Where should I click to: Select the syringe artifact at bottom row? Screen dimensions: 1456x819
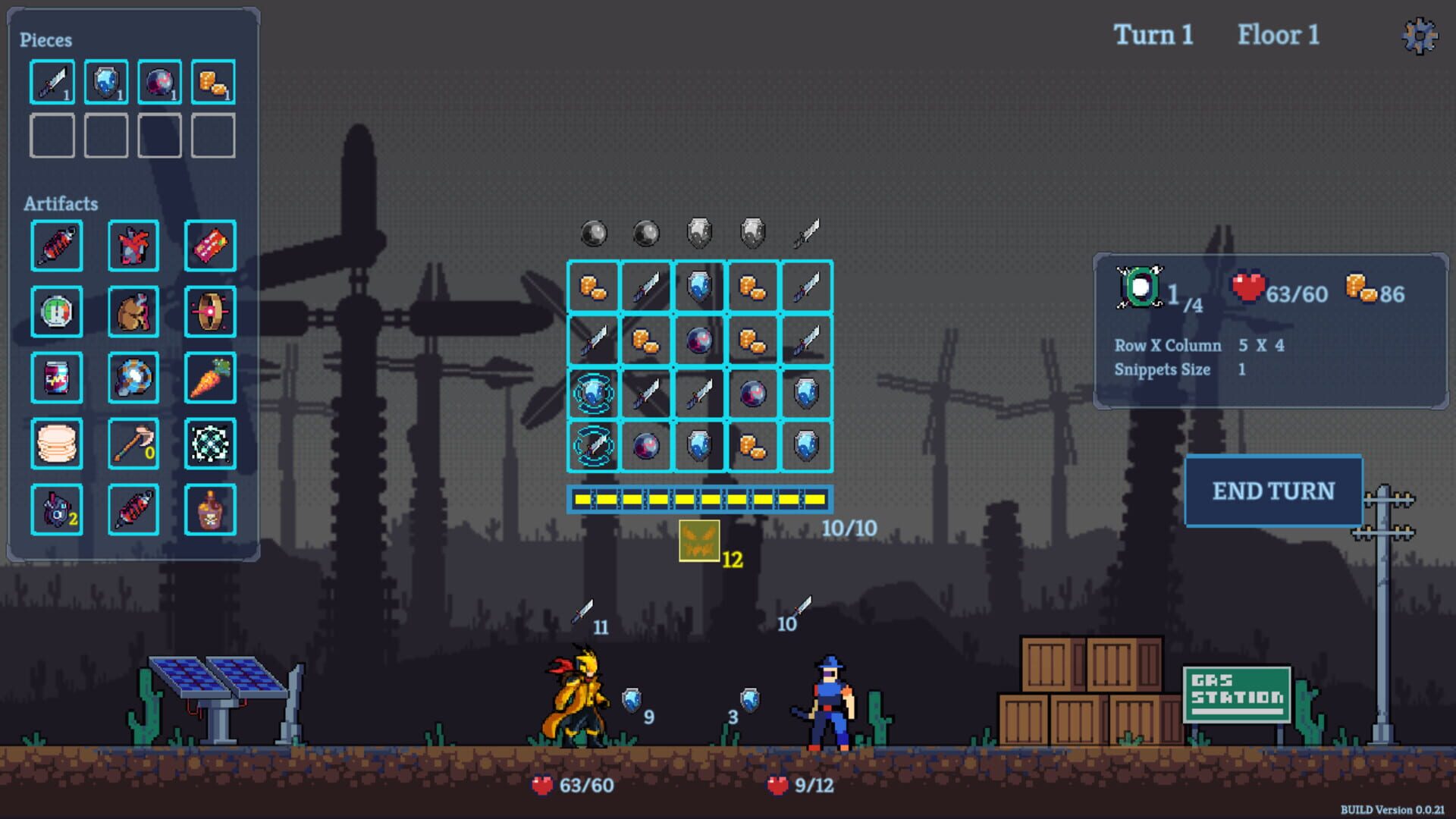[133, 508]
